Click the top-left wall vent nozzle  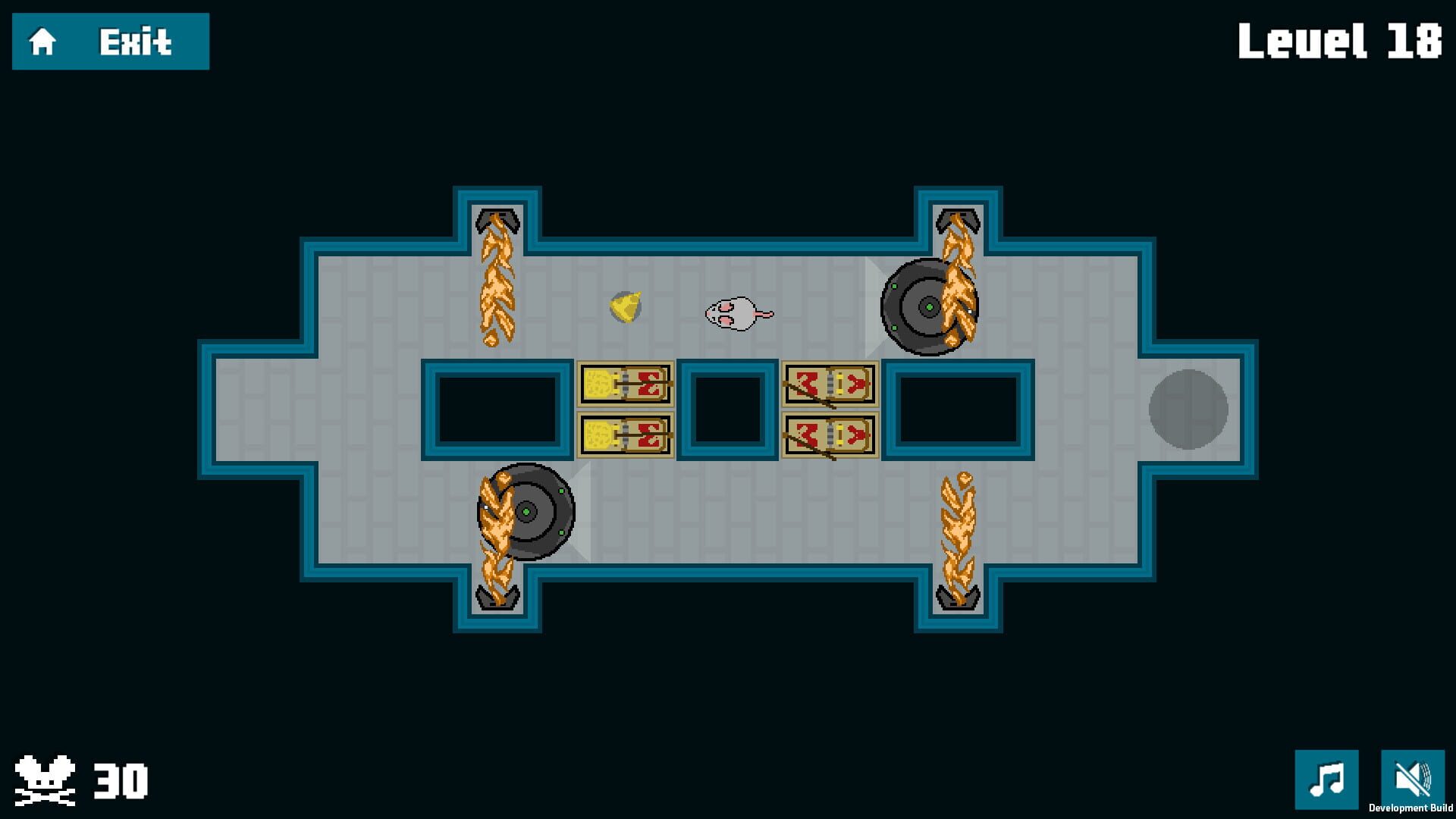[497, 220]
